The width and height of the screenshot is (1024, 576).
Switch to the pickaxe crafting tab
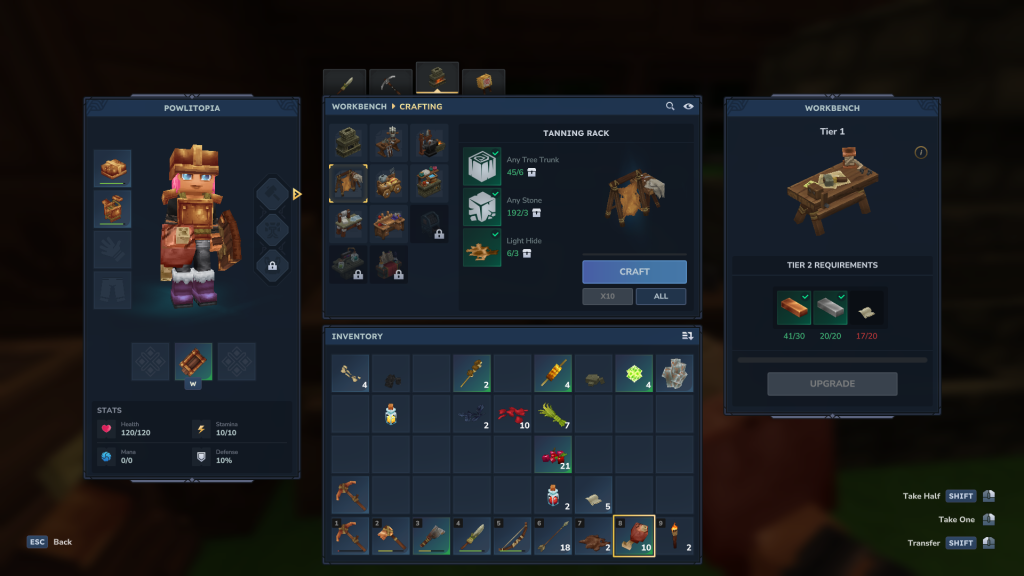[x=391, y=83]
